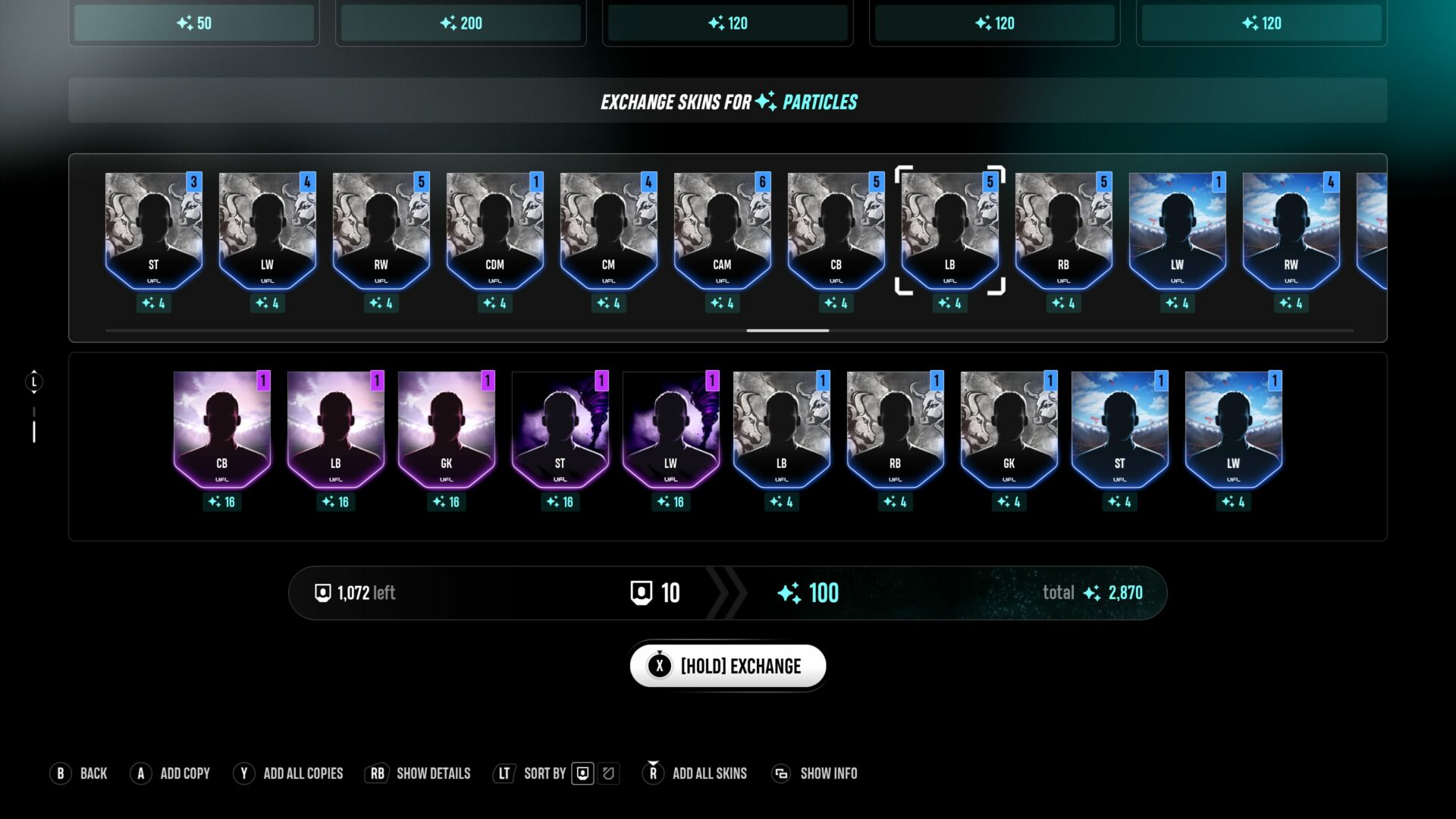
Task: Pick the CM skin card
Action: 608,231
